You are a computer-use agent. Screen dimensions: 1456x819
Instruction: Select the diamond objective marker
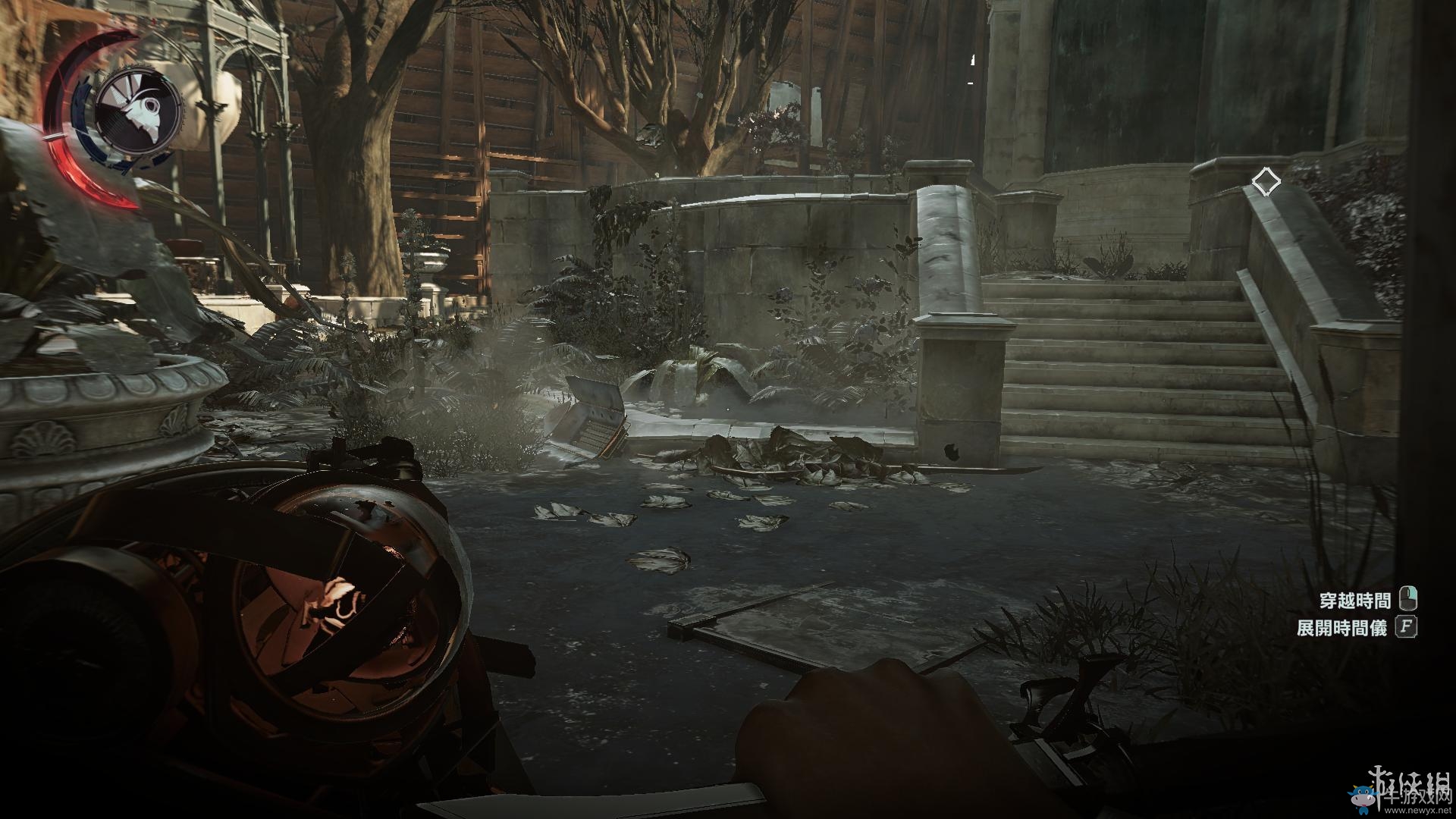[1266, 182]
